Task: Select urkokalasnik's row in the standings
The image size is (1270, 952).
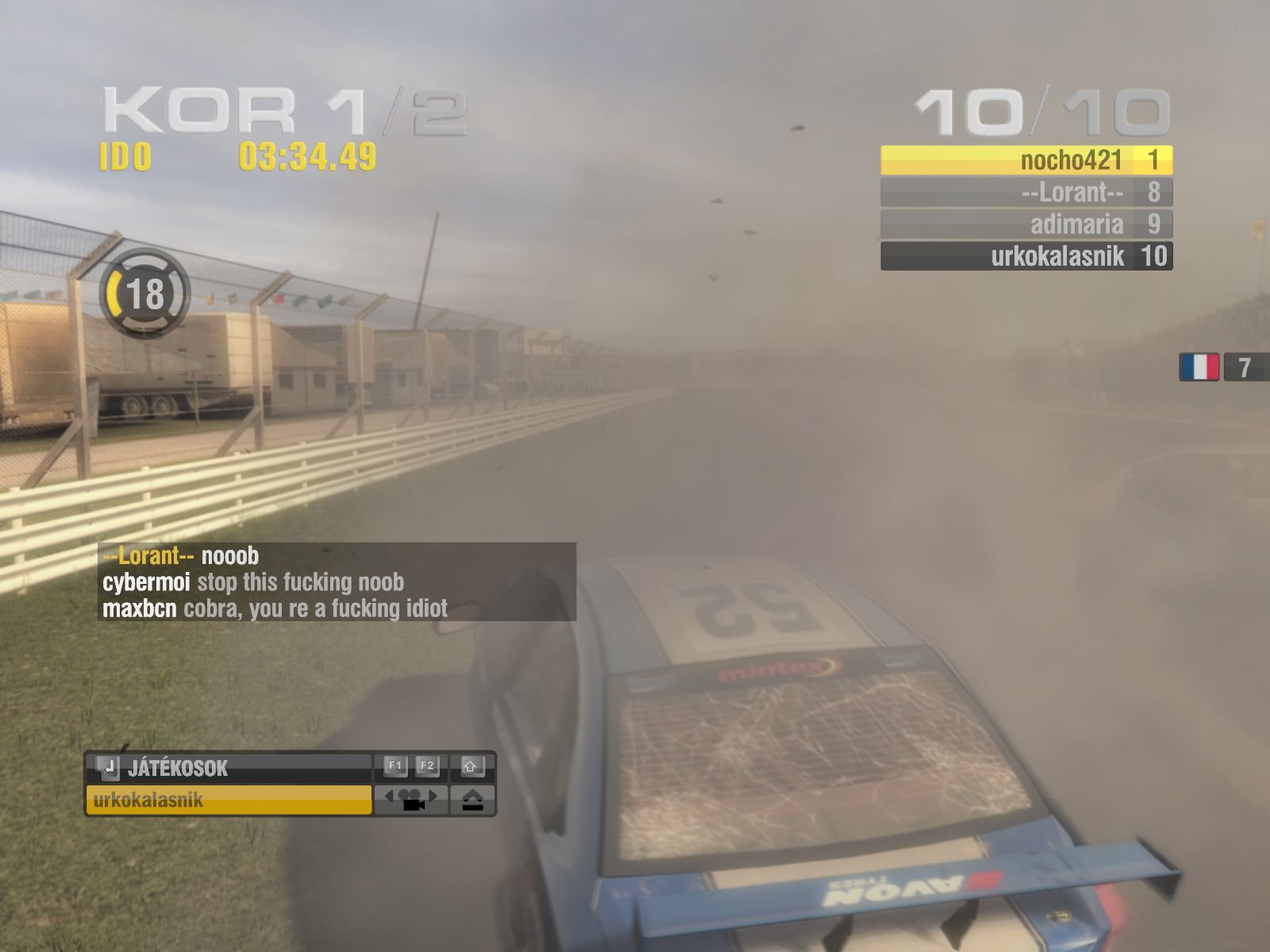Action: click(1026, 255)
